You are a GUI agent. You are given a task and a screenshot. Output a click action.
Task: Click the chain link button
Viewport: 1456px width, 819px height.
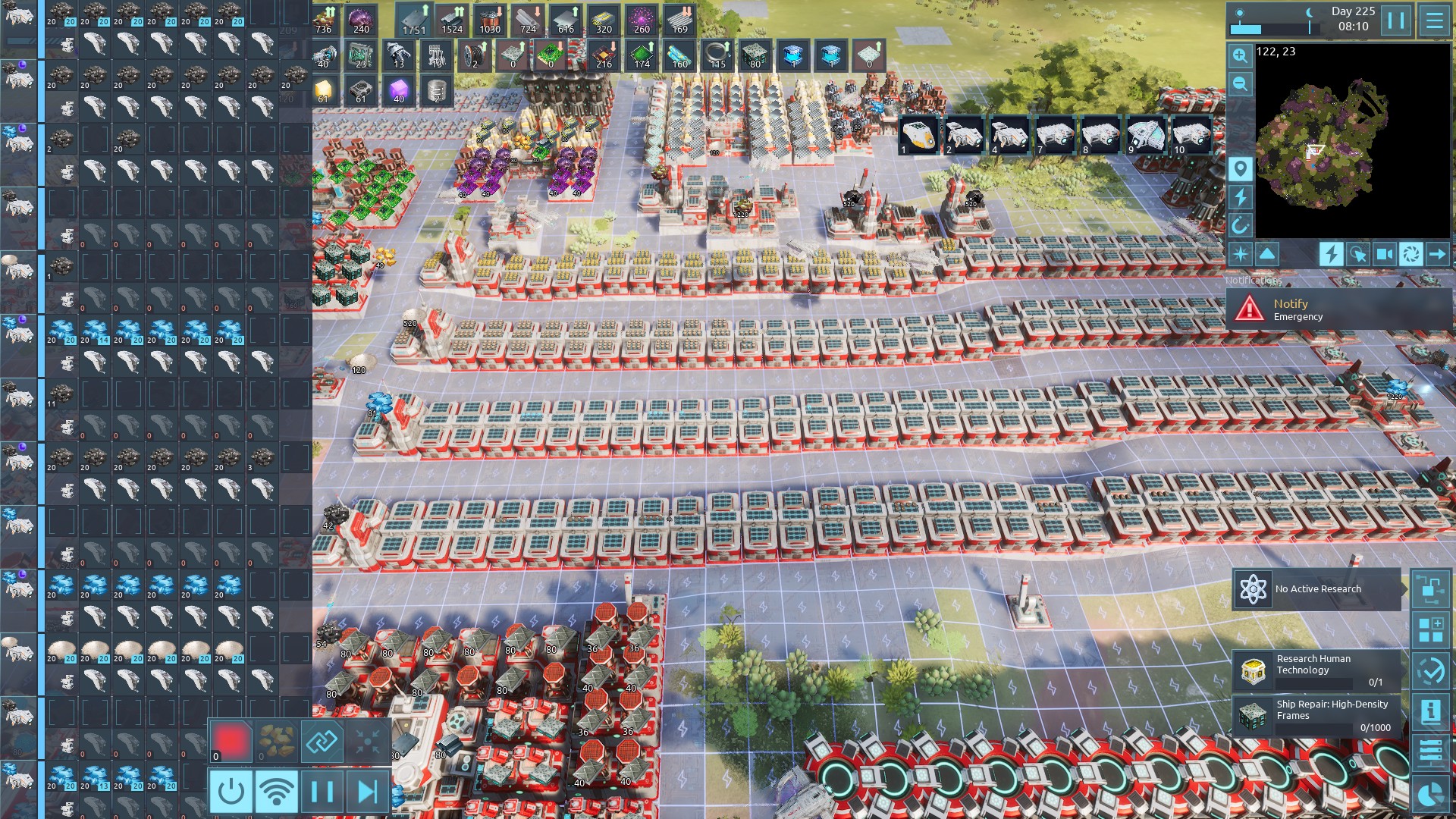322,741
